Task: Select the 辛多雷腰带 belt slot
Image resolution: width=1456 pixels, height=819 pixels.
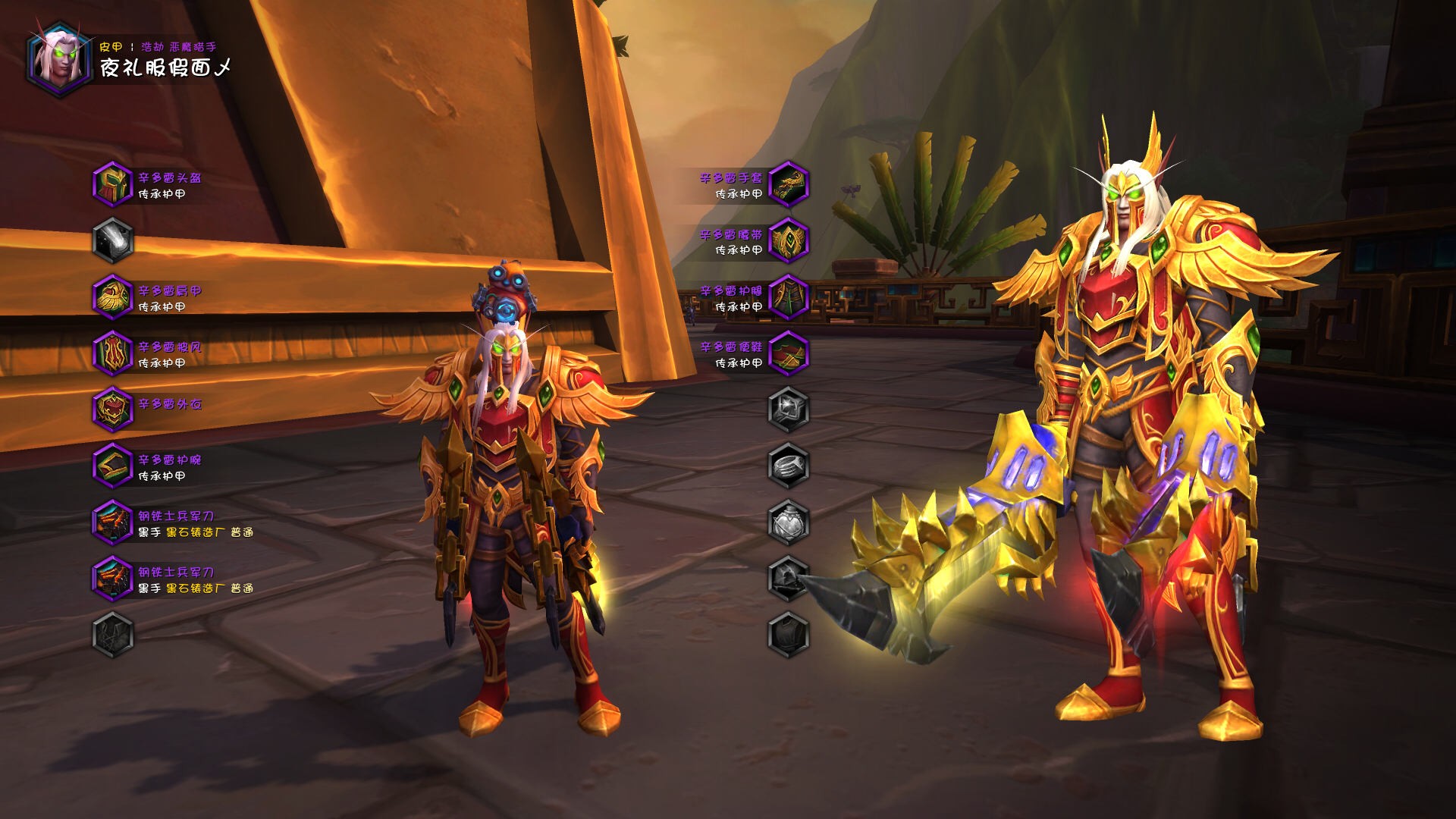Action: coord(789,240)
